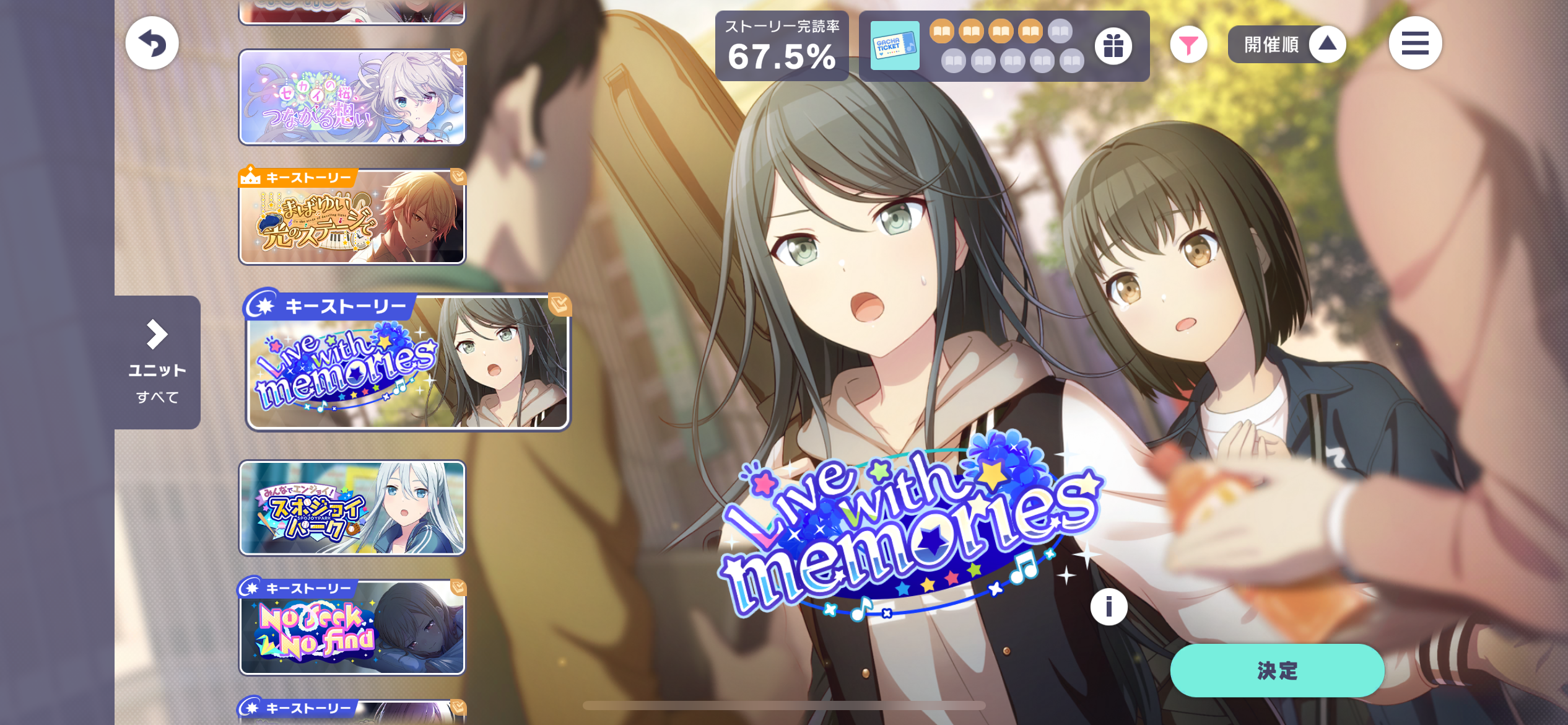The image size is (1568, 725).
Task: Open the pink funnel filter
Action: 1188,45
